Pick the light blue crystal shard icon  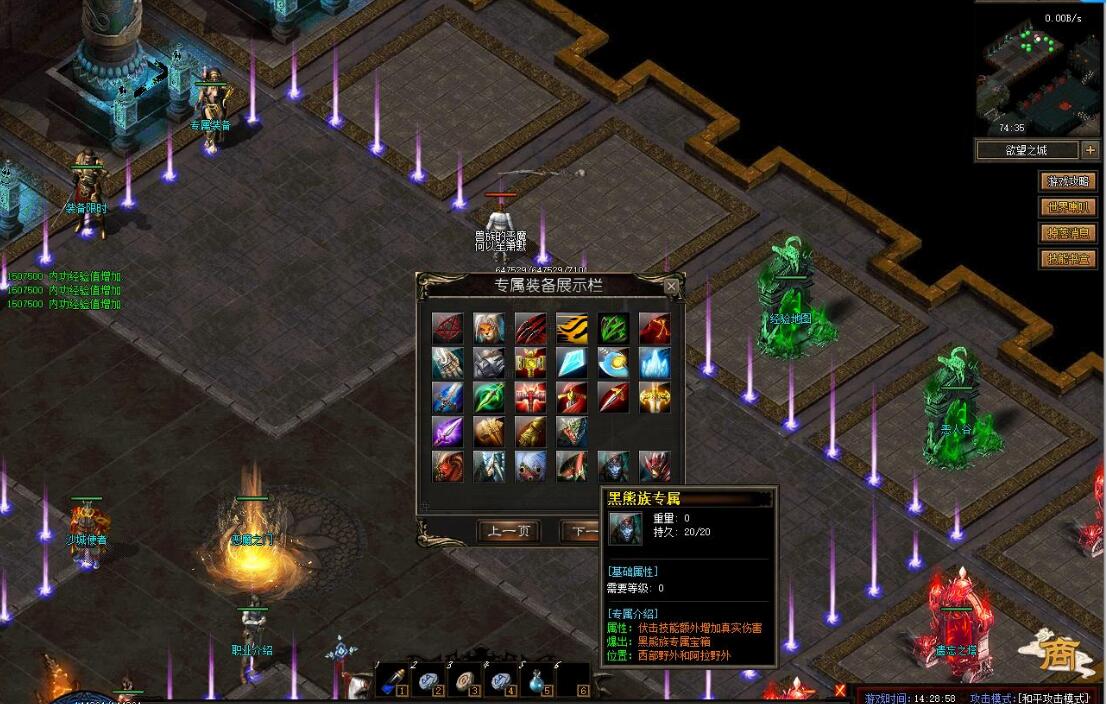click(x=572, y=362)
